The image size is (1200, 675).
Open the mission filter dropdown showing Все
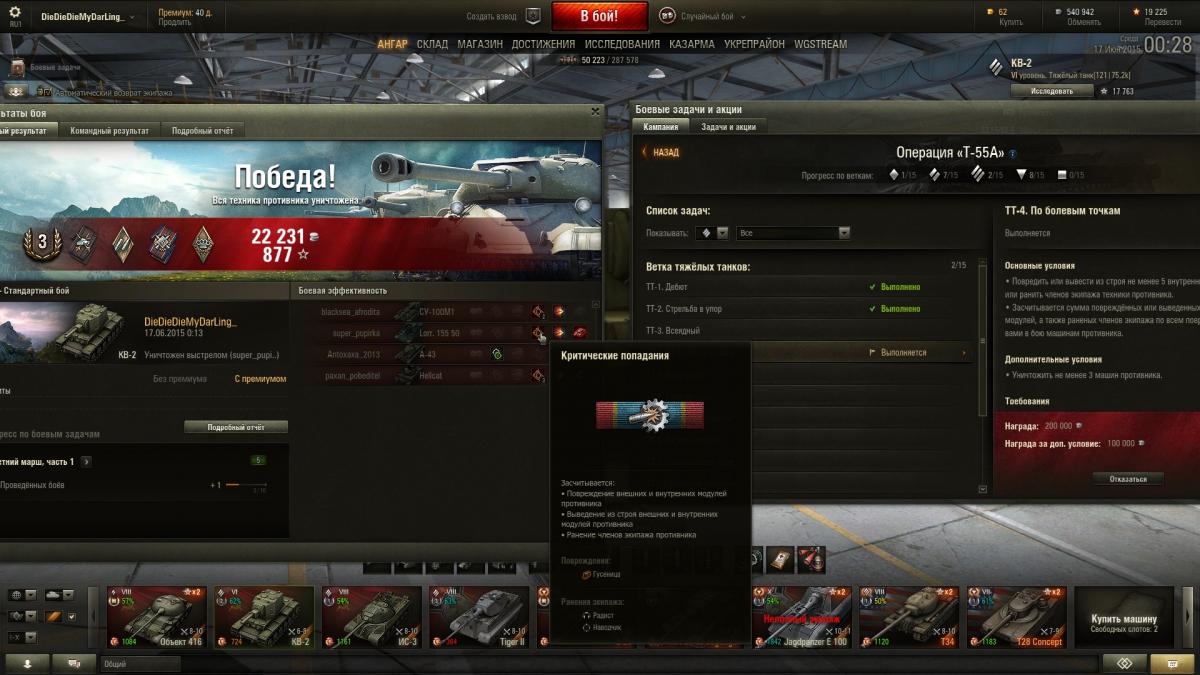click(x=793, y=233)
